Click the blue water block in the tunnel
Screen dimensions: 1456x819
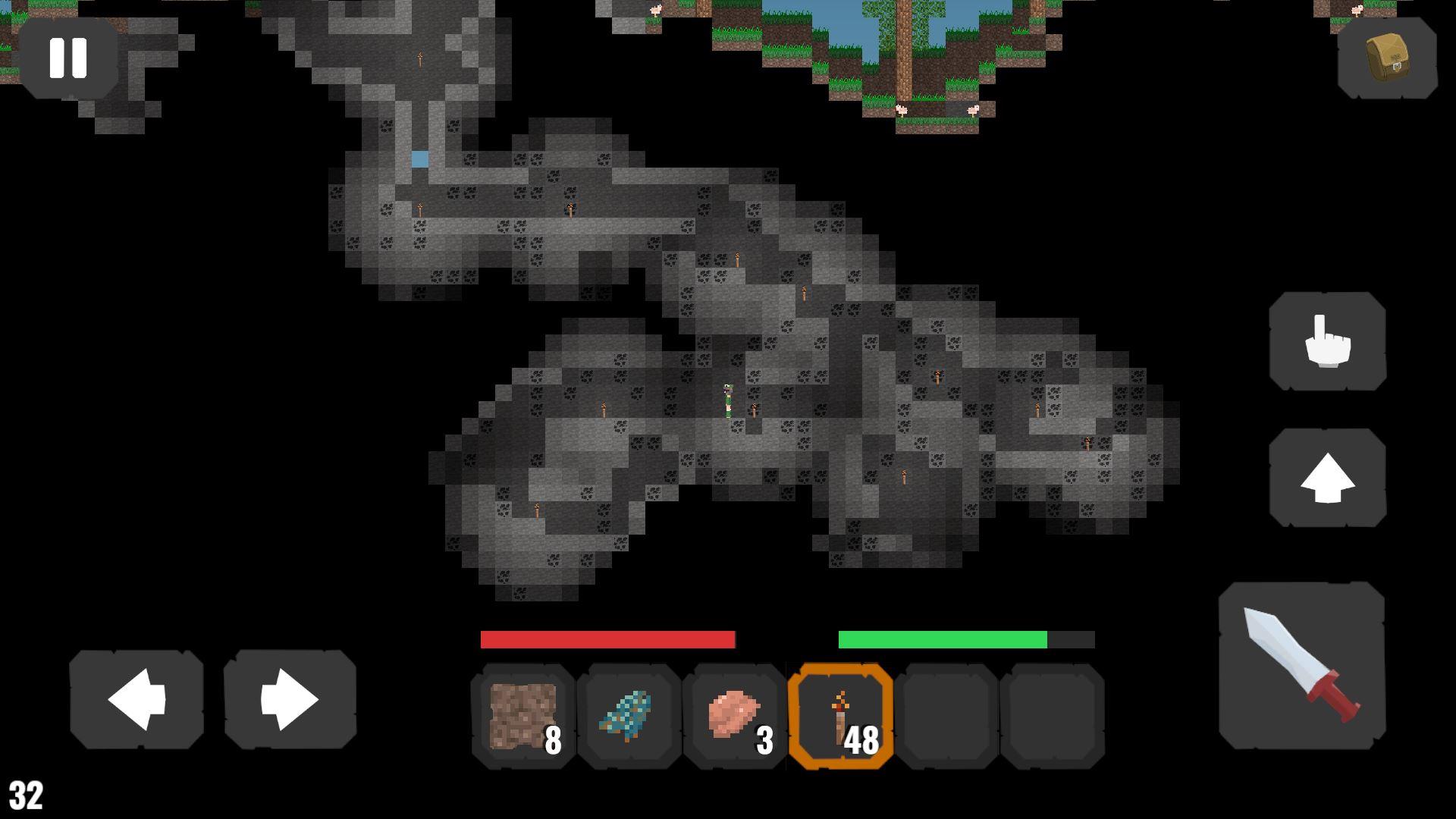click(x=419, y=159)
